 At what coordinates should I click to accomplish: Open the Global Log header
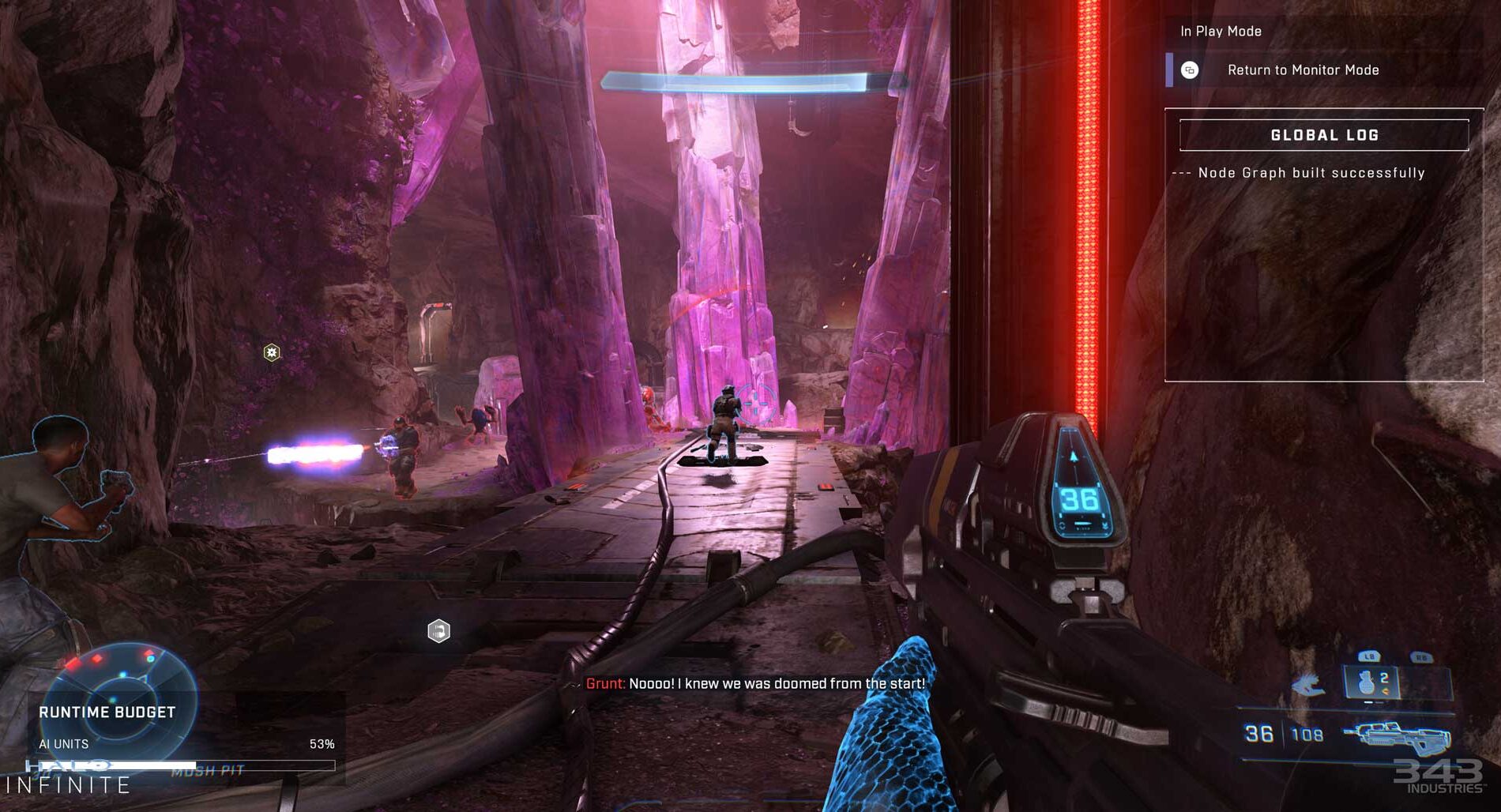[x=1324, y=135]
